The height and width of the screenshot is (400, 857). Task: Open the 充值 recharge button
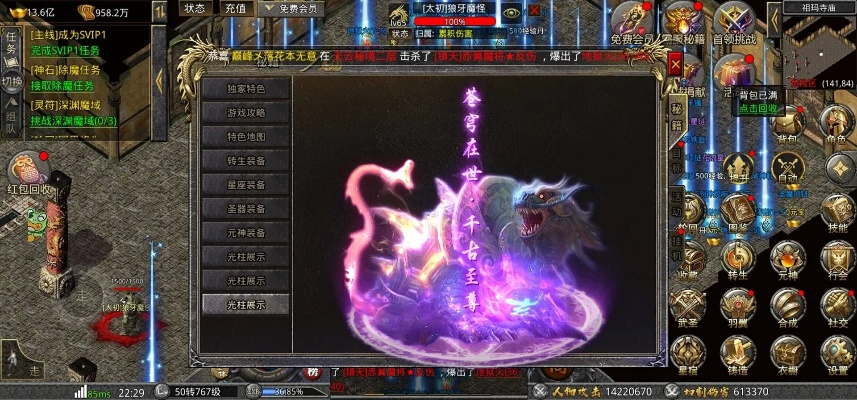pos(236,9)
